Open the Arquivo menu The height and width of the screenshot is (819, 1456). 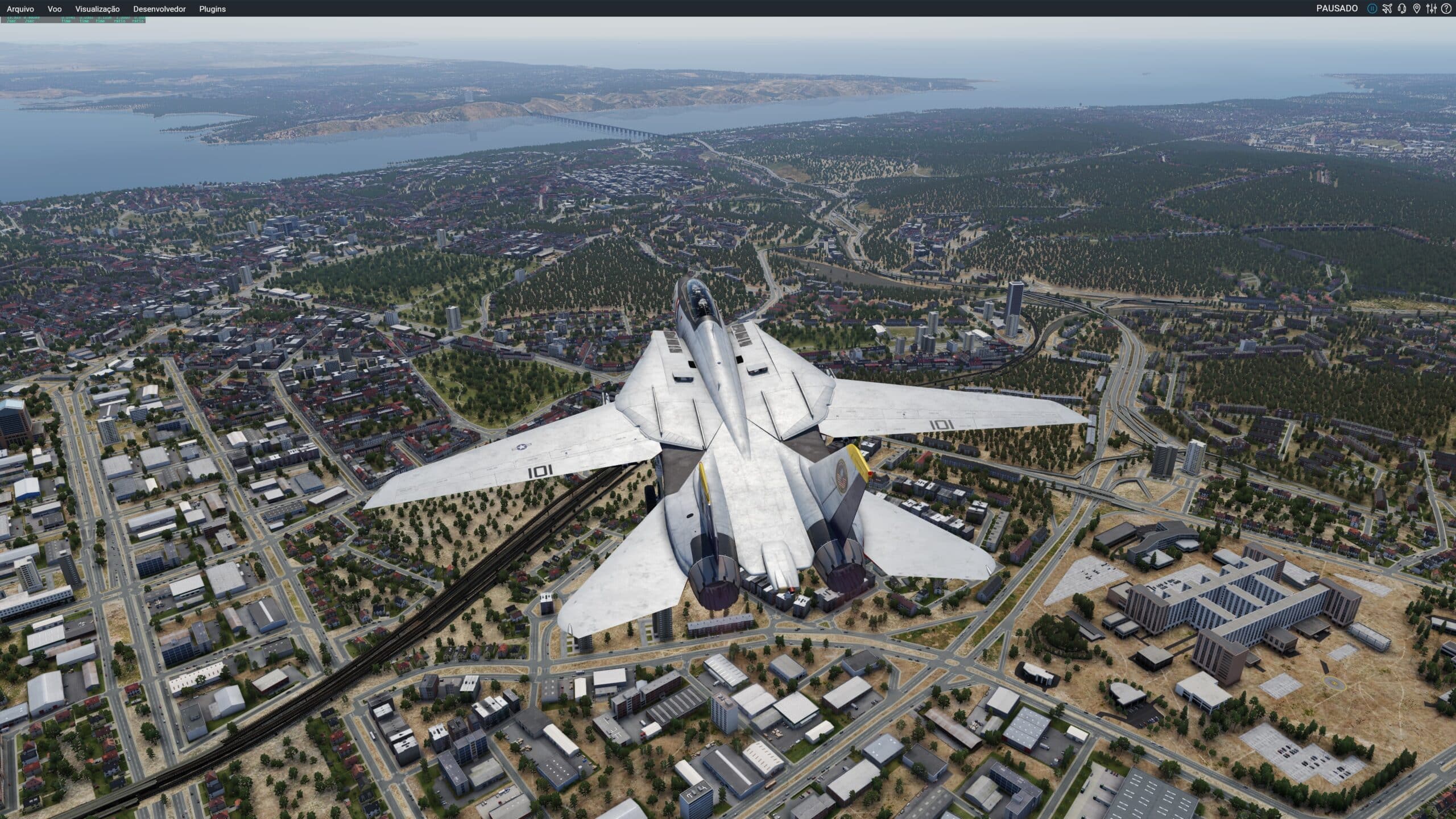pyautogui.click(x=20, y=9)
